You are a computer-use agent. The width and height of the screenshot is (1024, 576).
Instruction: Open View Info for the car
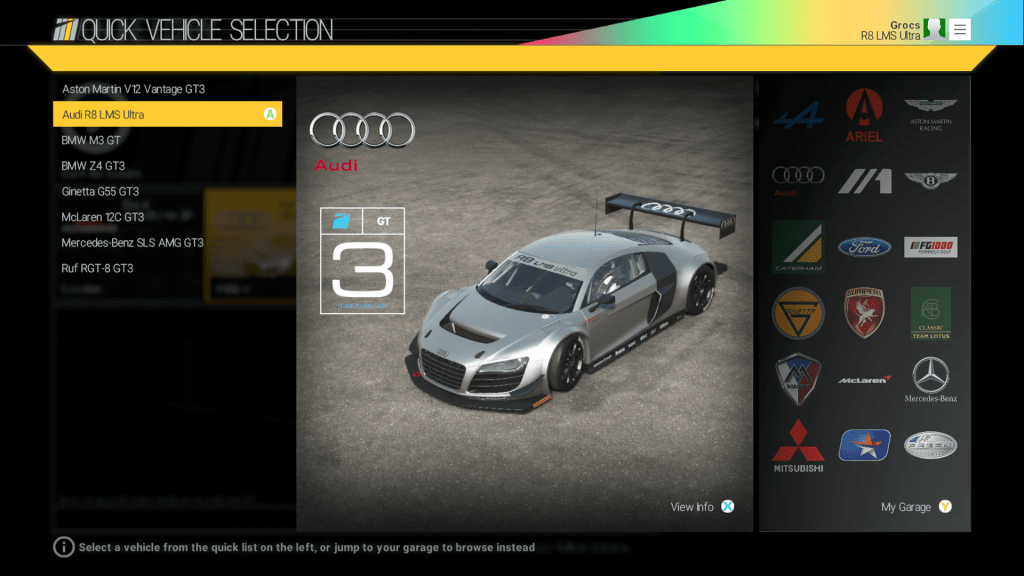702,507
